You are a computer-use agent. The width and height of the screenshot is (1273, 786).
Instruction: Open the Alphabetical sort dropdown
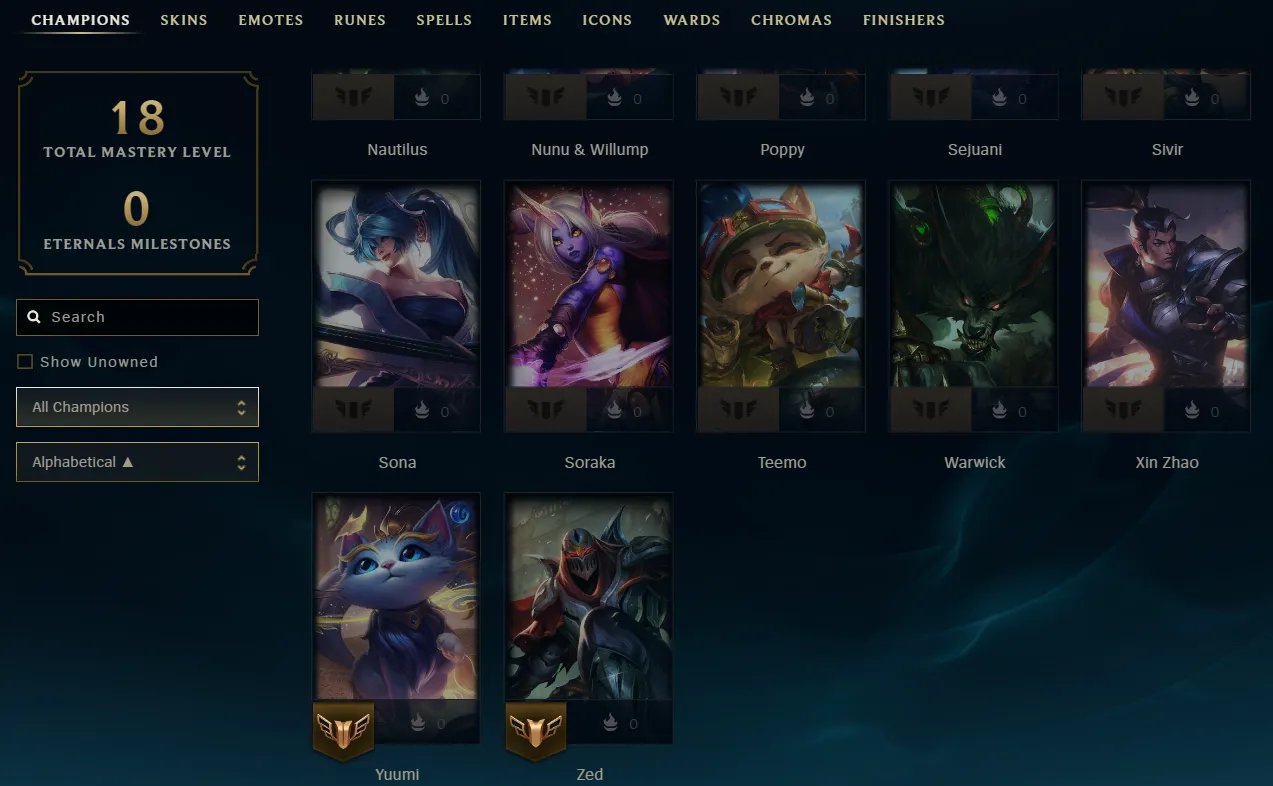point(137,462)
